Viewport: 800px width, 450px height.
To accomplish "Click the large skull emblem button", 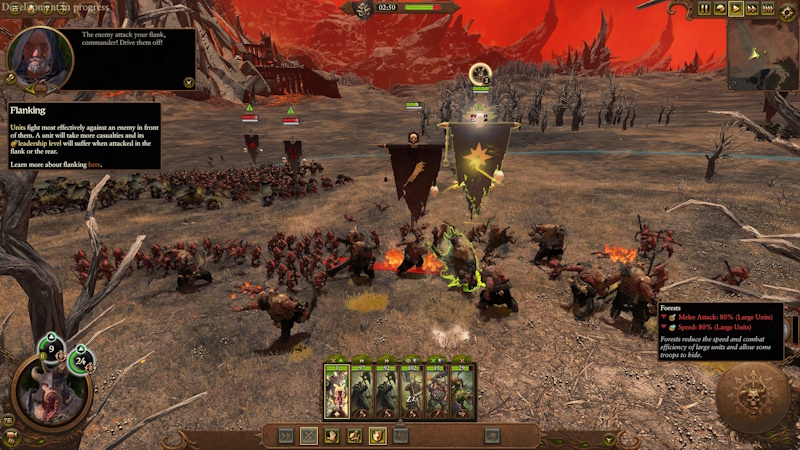I will click(752, 398).
